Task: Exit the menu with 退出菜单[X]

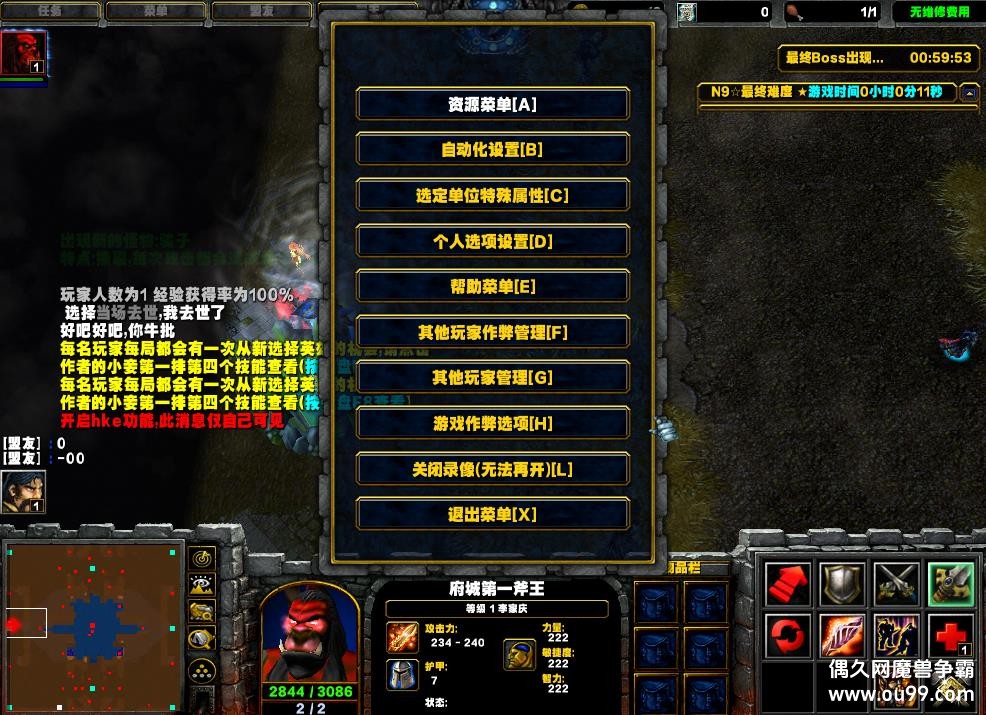Action: 492,514
